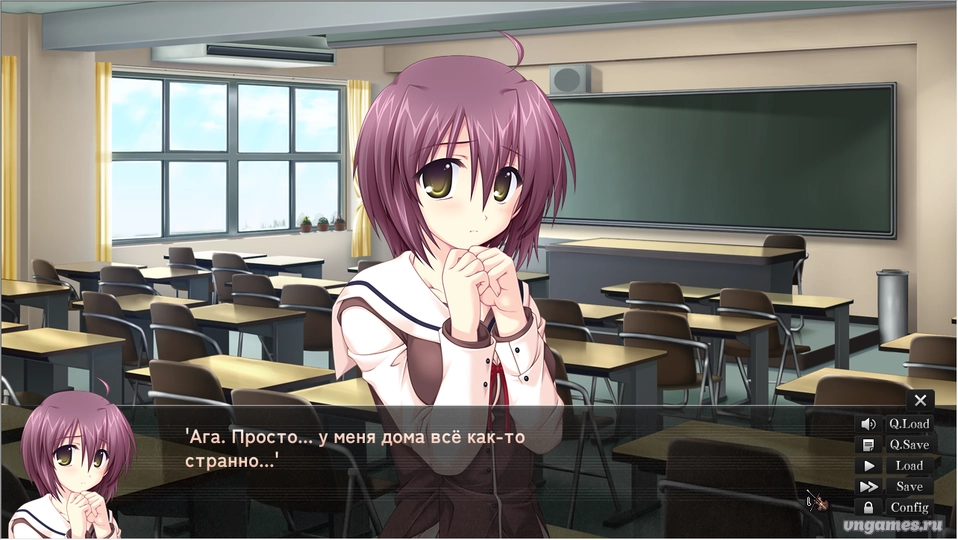Start auto-play with the play arrow
The image size is (958, 540).
(868, 466)
